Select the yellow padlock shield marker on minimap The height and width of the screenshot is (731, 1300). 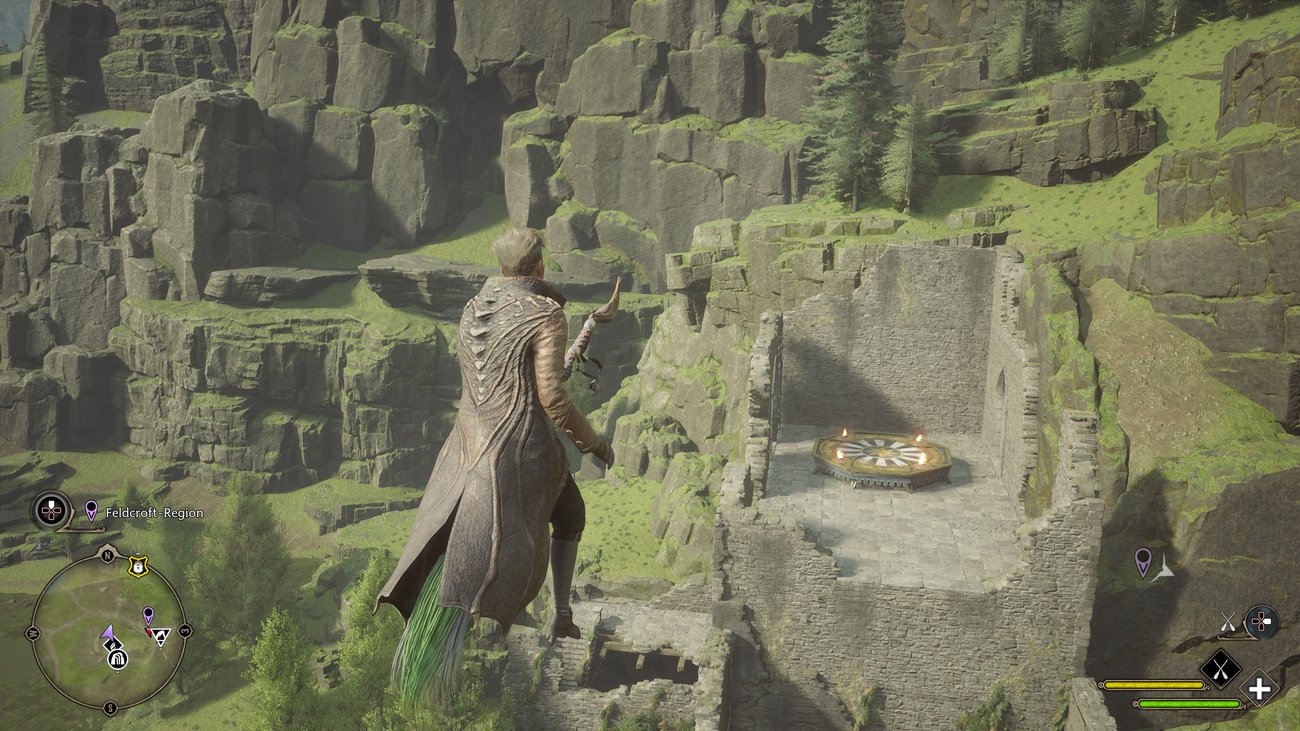(x=137, y=567)
